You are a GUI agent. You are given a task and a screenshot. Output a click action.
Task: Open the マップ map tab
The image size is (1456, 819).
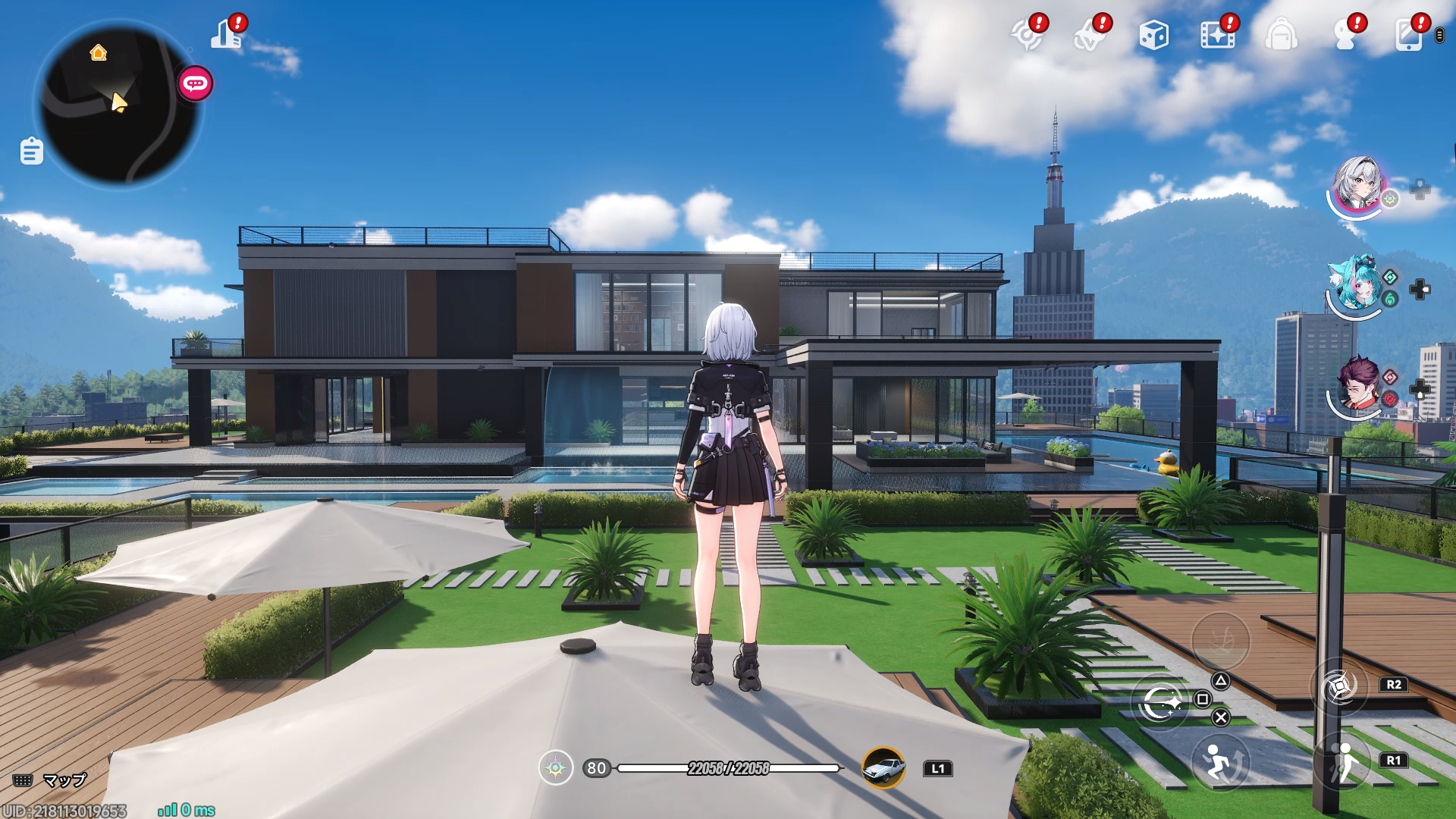(x=47, y=779)
